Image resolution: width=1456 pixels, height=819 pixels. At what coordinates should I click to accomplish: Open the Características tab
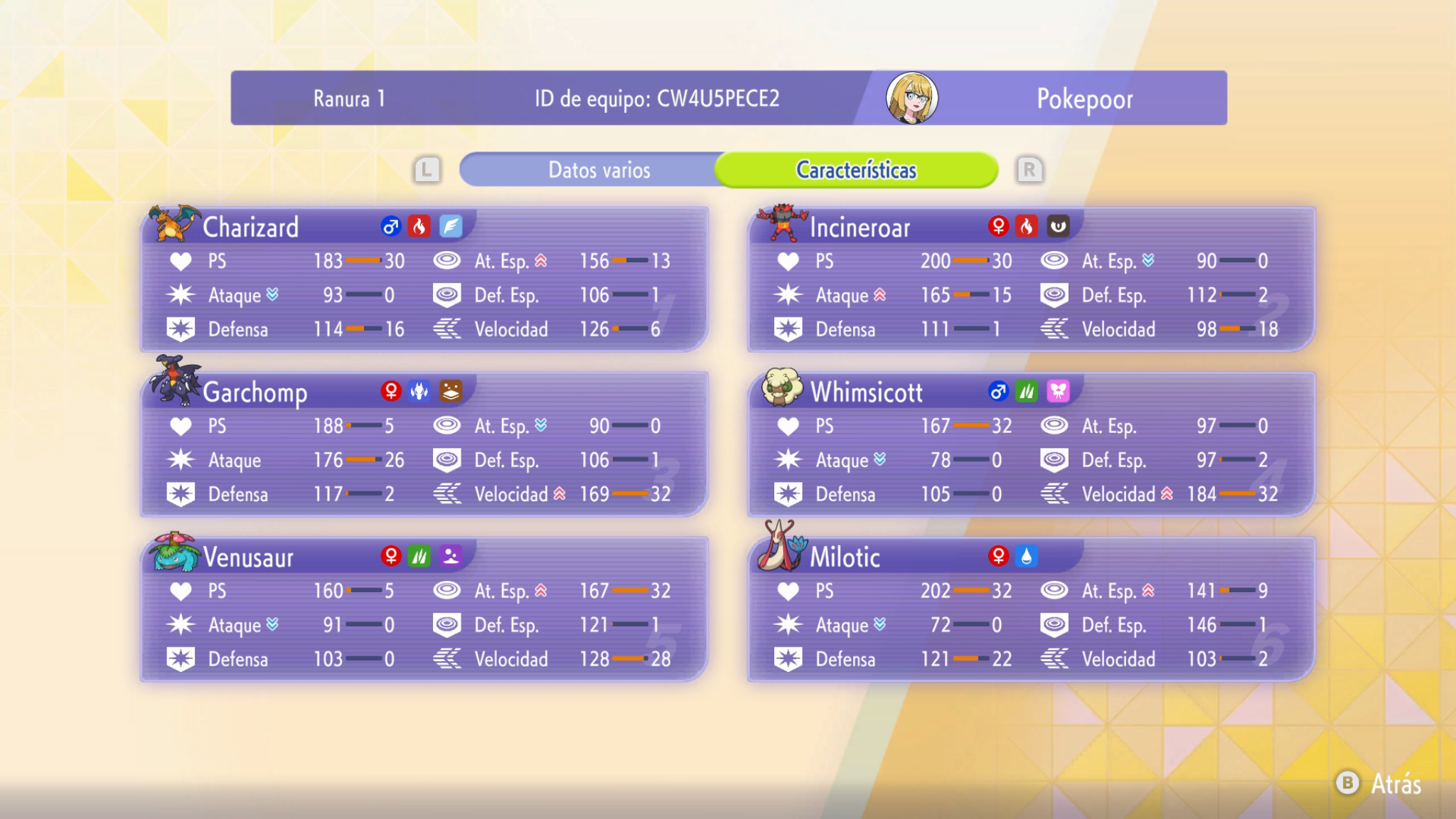(x=857, y=169)
